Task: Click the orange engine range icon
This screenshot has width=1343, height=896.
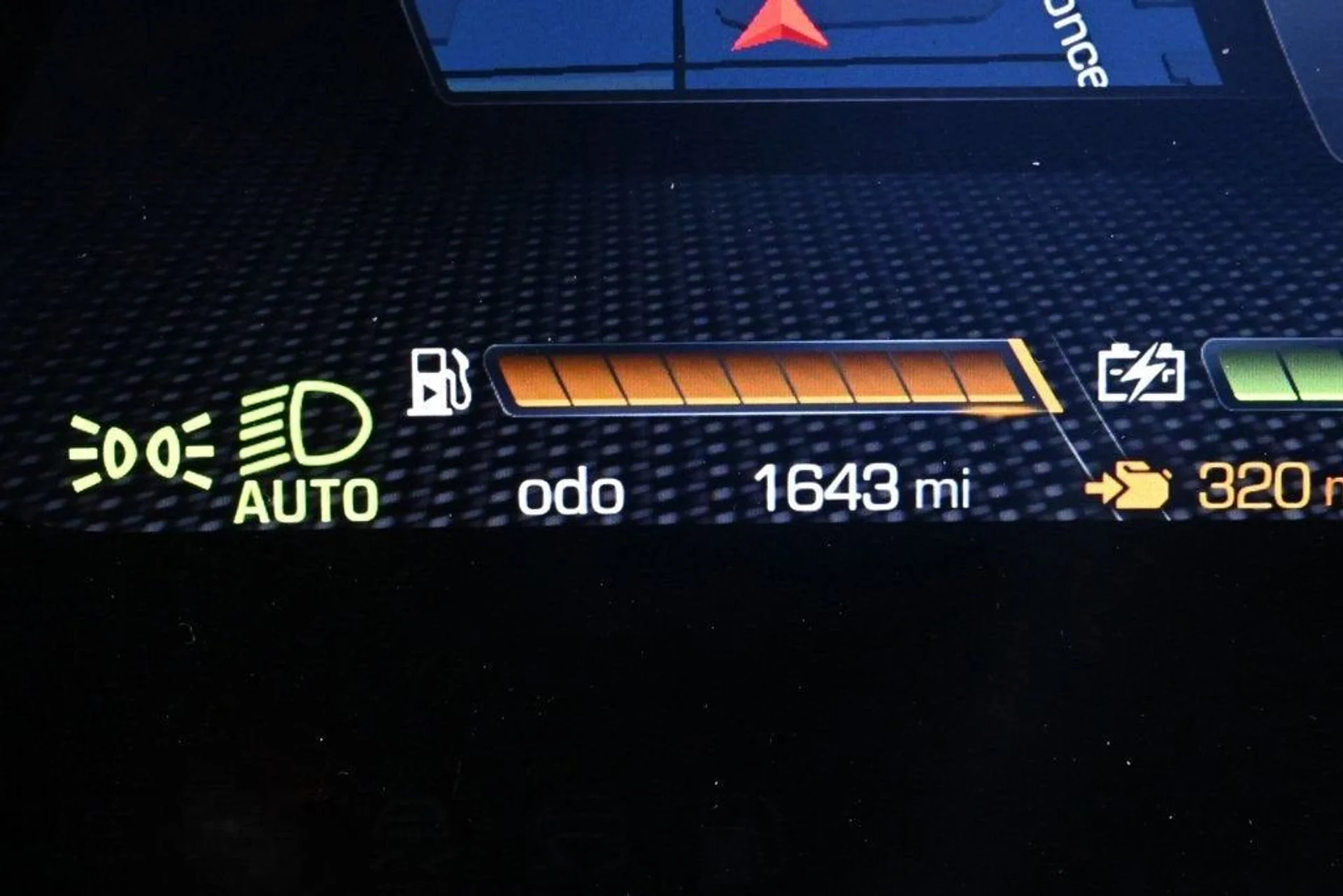Action: pyautogui.click(x=1128, y=485)
